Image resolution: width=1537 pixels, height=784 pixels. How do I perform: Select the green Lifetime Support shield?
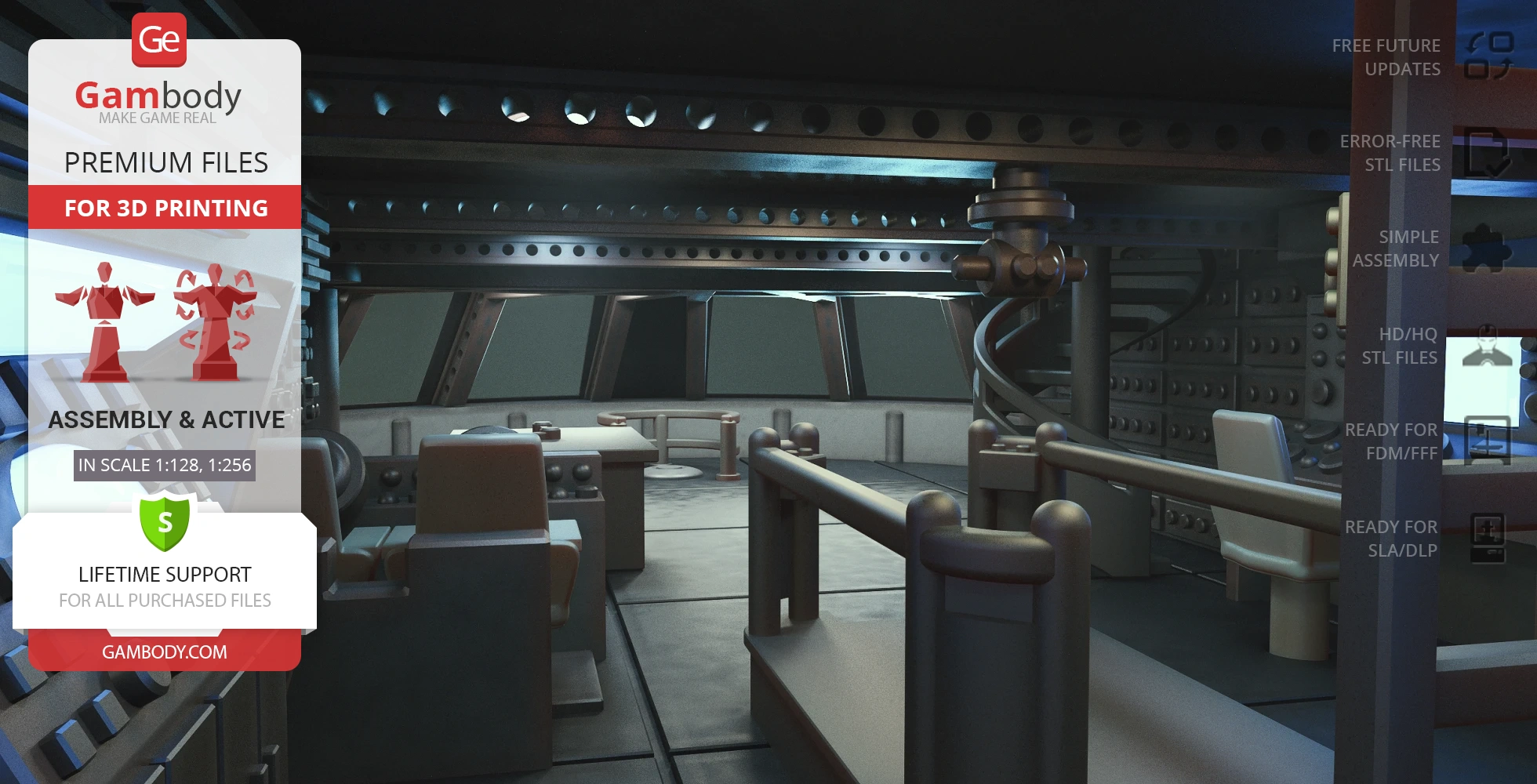coord(165,522)
